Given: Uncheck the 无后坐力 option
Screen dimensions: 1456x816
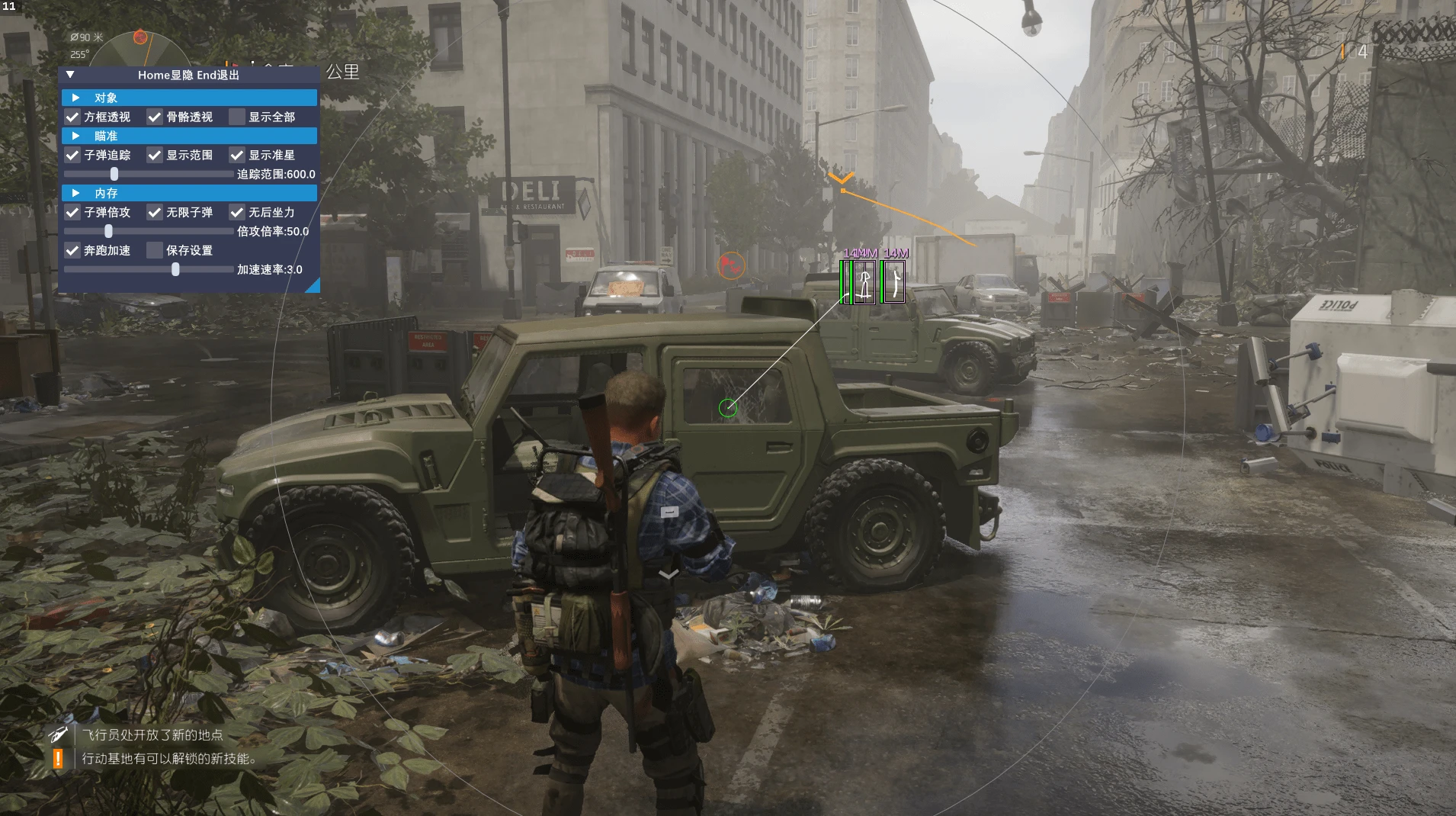Looking at the screenshot, I should tap(237, 212).
